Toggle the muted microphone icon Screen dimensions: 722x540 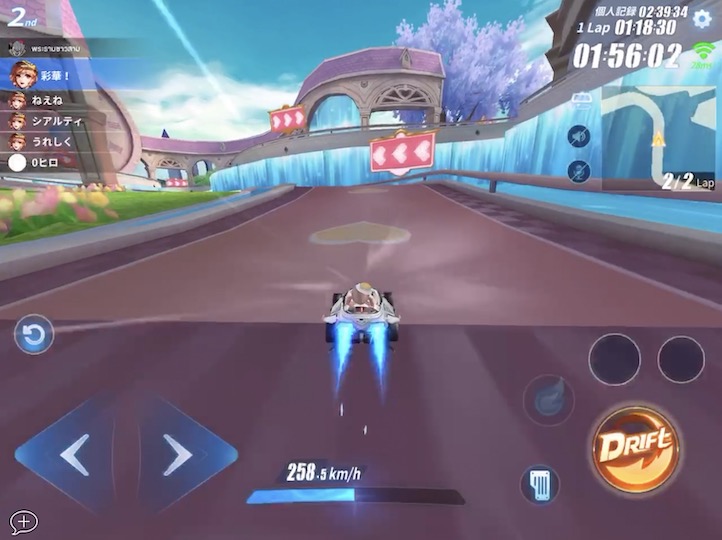pyautogui.click(x=579, y=170)
